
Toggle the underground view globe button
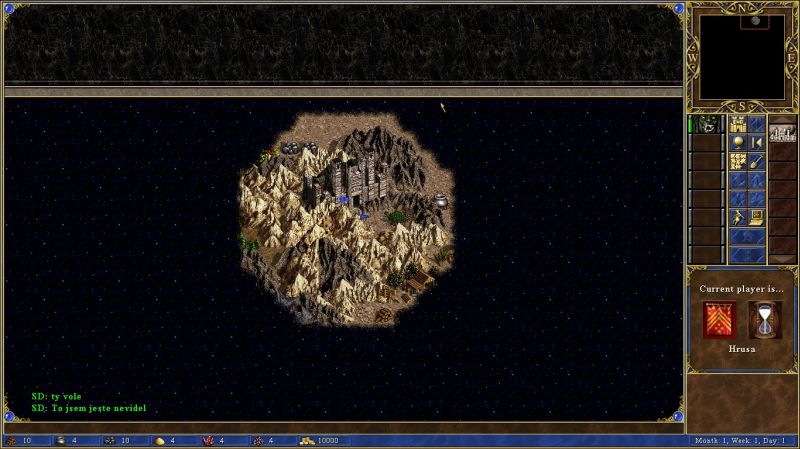[739, 143]
